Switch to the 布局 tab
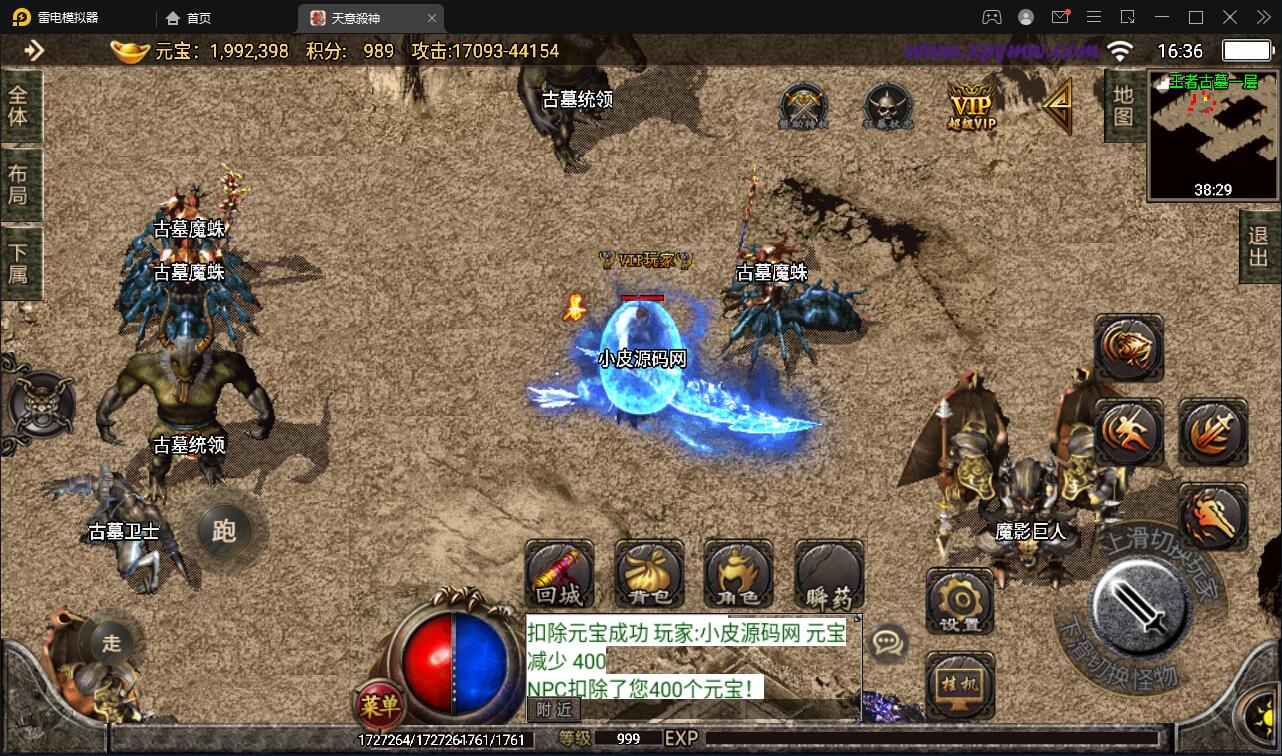The width and height of the screenshot is (1282, 756). pos(19,184)
